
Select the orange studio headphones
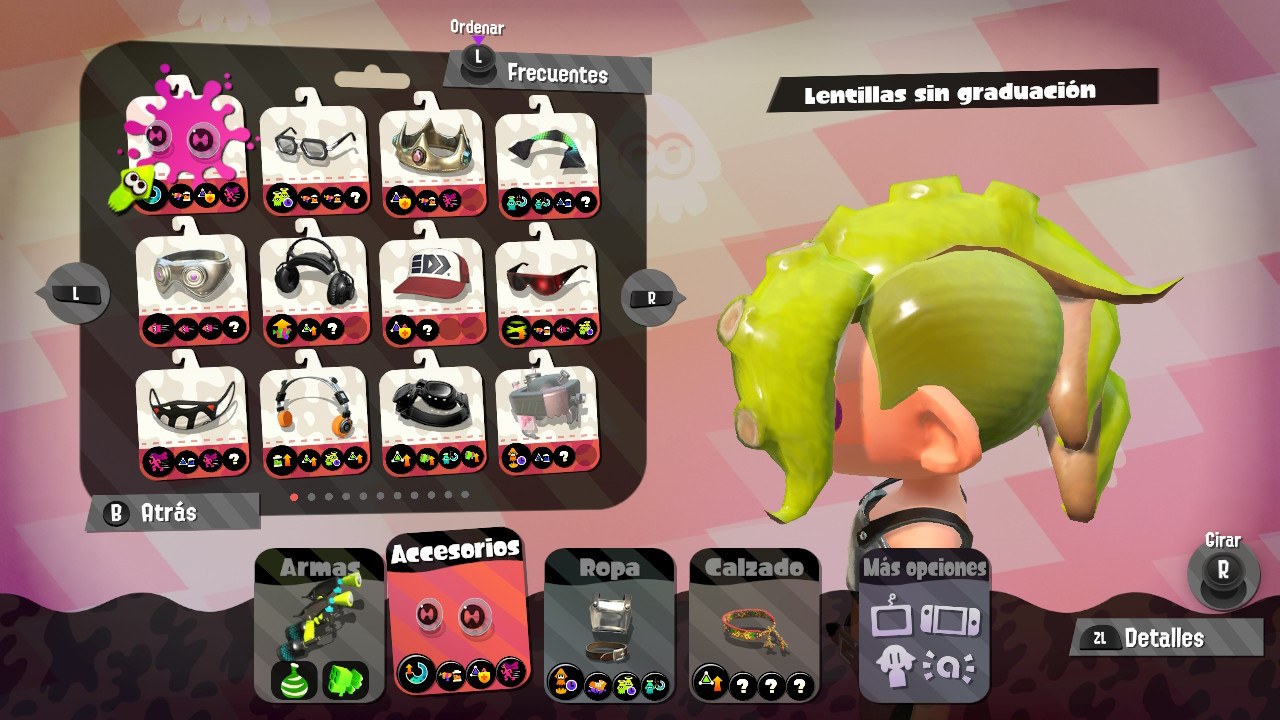coord(312,412)
